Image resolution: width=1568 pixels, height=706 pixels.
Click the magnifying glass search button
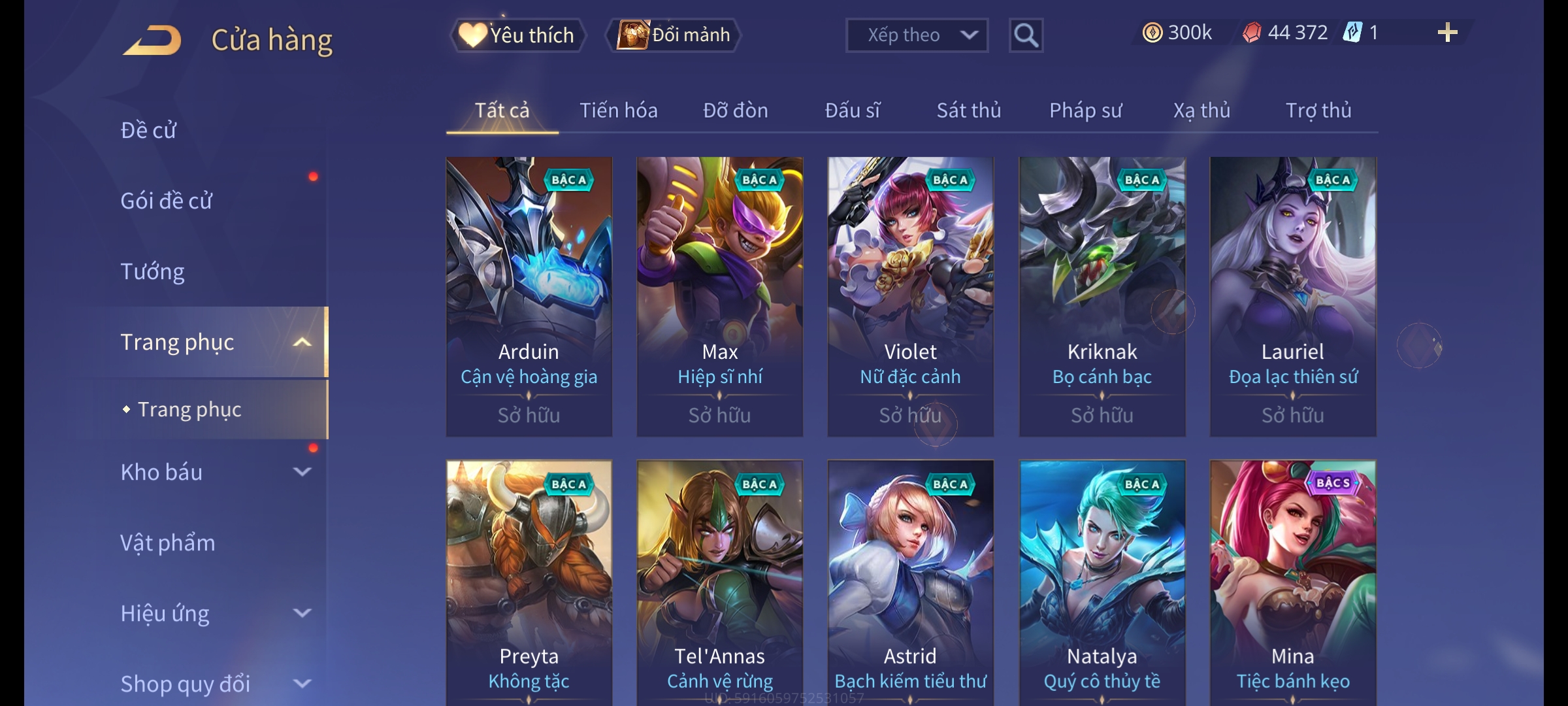coord(1026,35)
